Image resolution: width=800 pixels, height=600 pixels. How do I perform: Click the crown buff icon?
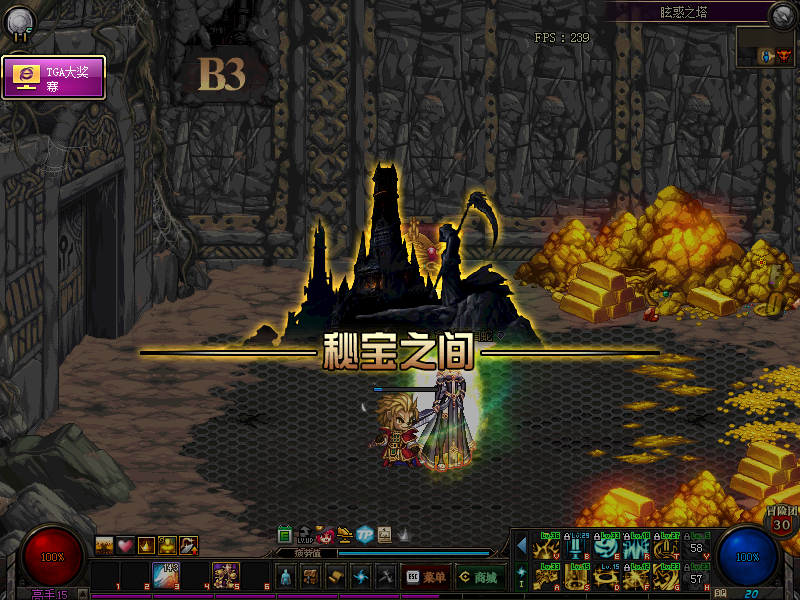(x=146, y=545)
